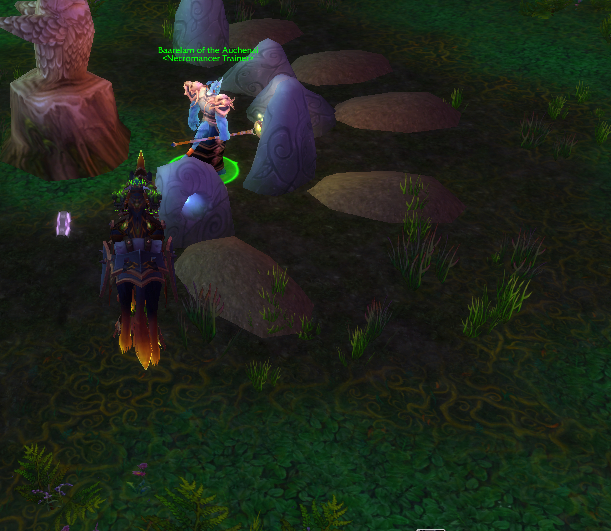The image size is (611, 531).
Task: Select Baarelam of the Auchenai's green nameplate
Action: [208, 50]
